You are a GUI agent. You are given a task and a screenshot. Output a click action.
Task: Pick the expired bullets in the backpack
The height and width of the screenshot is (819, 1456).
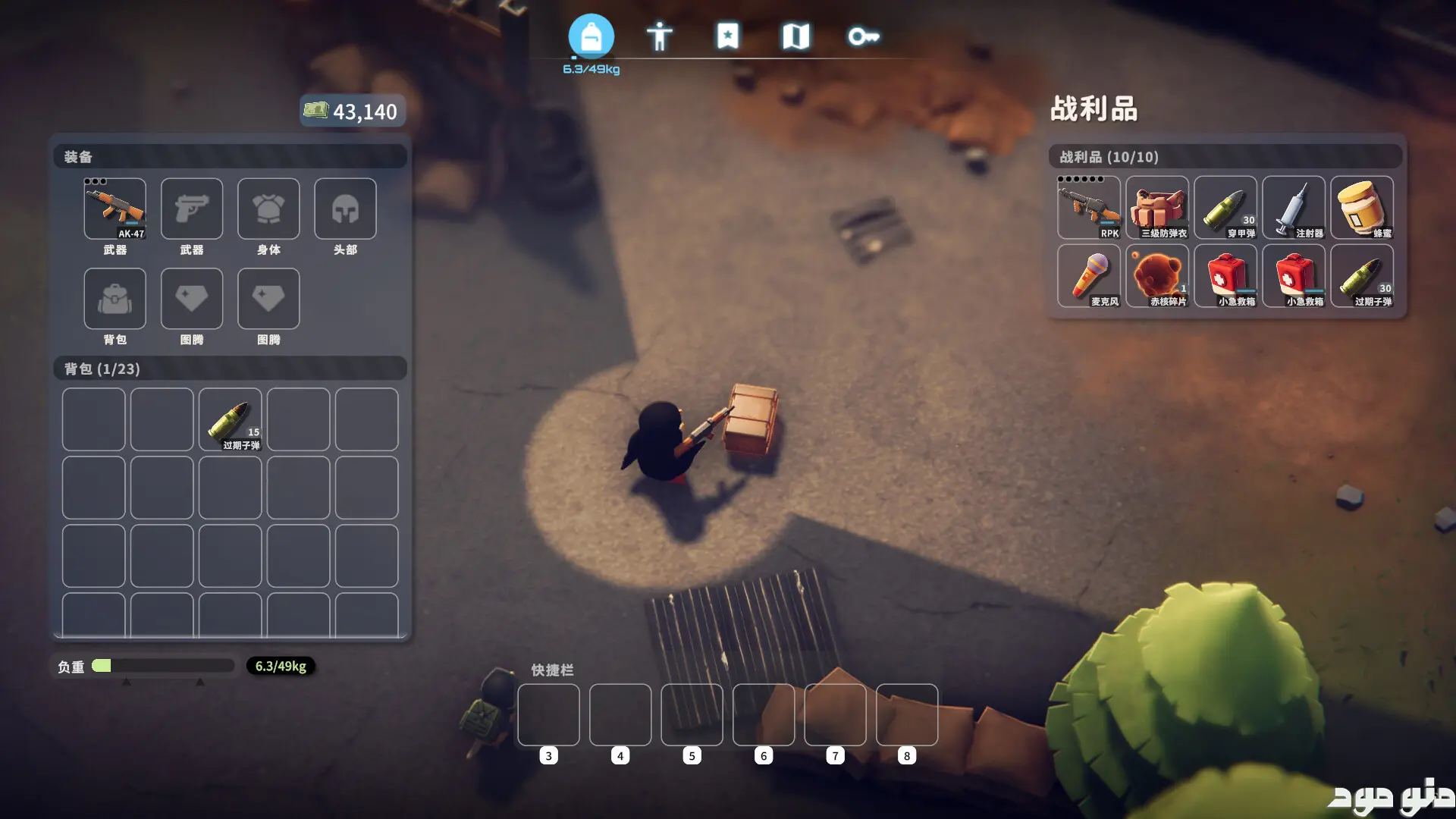[x=231, y=420]
